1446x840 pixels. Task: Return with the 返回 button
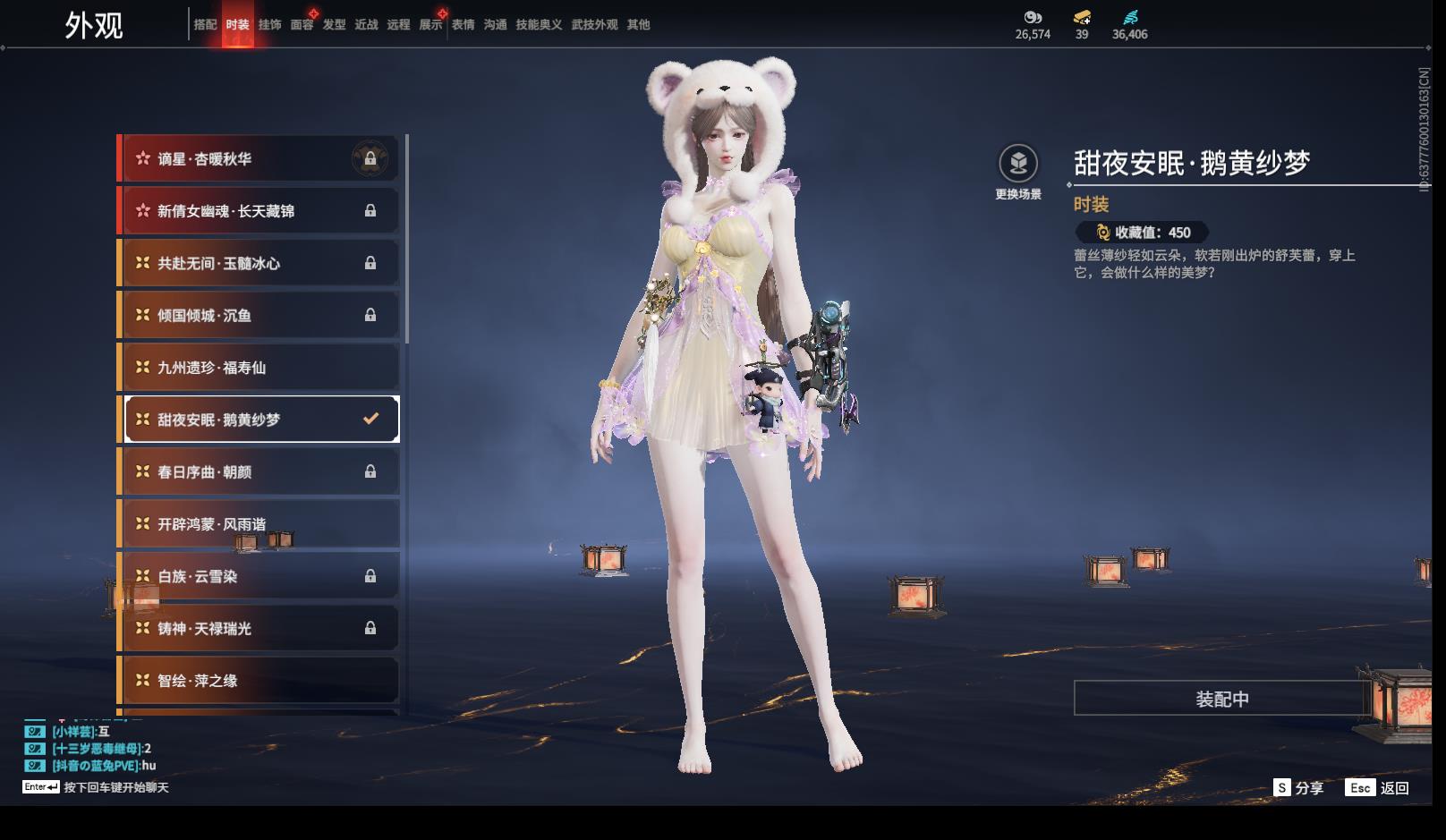[x=1378, y=788]
